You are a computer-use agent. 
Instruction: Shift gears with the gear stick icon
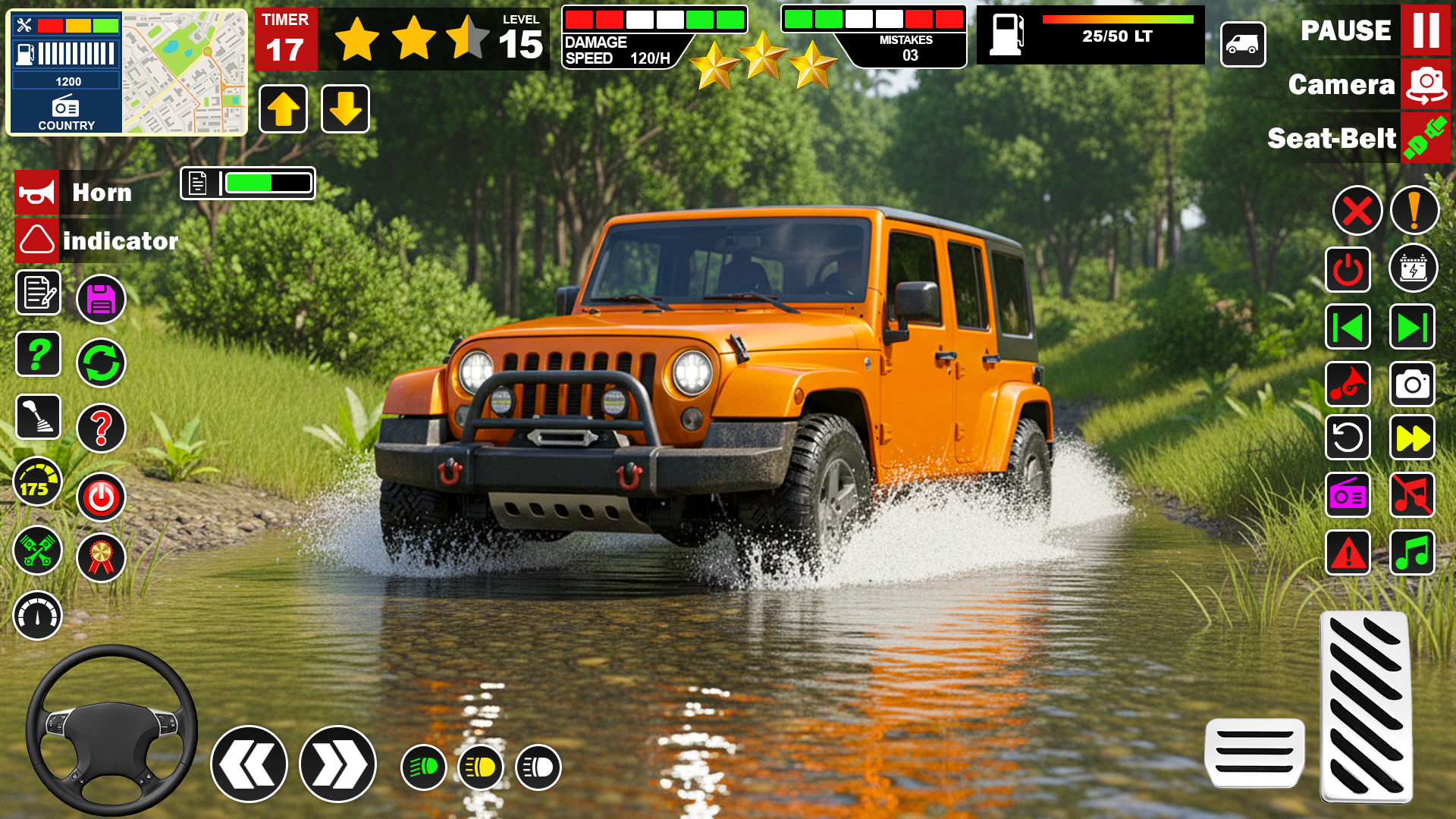click(x=39, y=417)
